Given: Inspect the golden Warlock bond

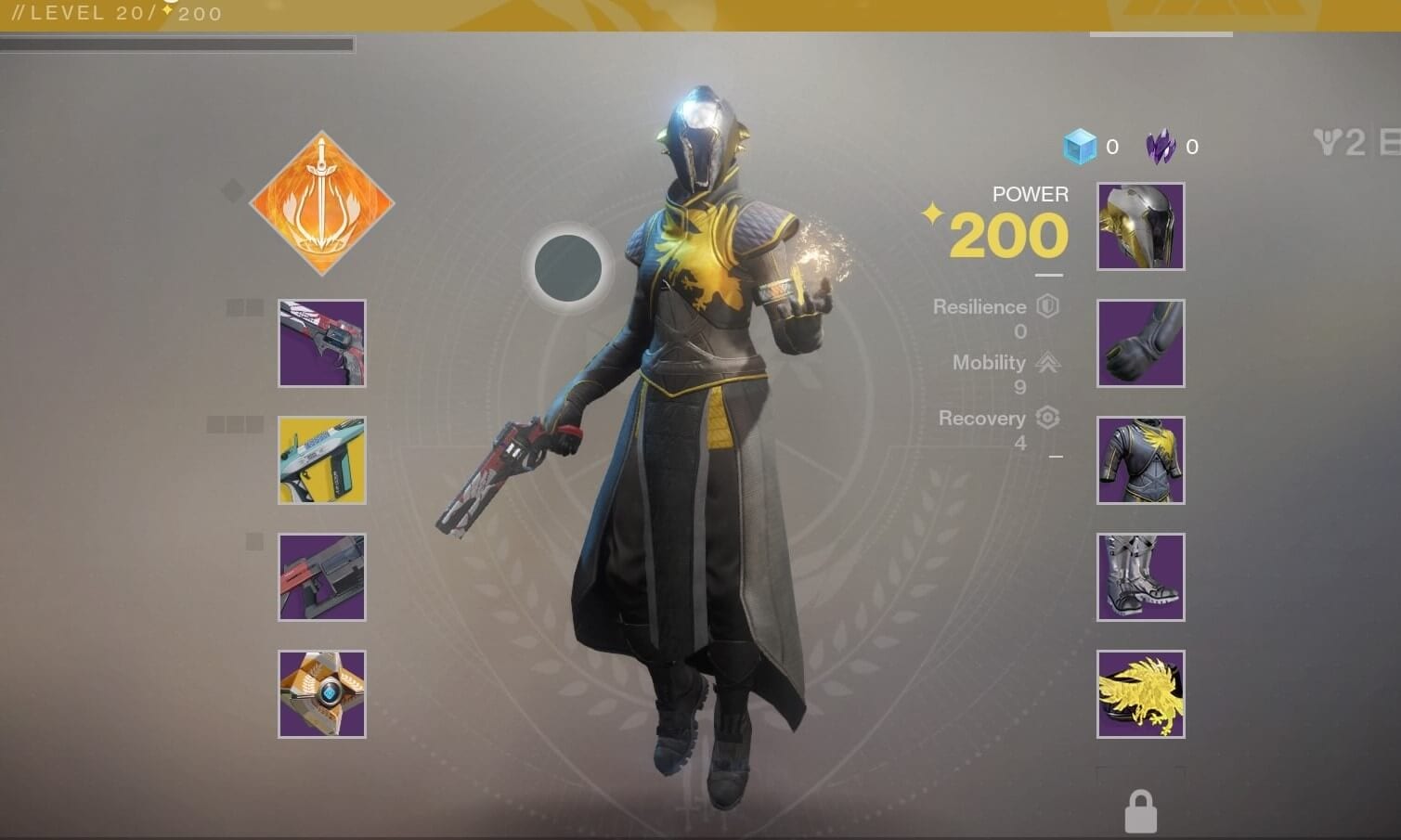Looking at the screenshot, I should 1140,694.
